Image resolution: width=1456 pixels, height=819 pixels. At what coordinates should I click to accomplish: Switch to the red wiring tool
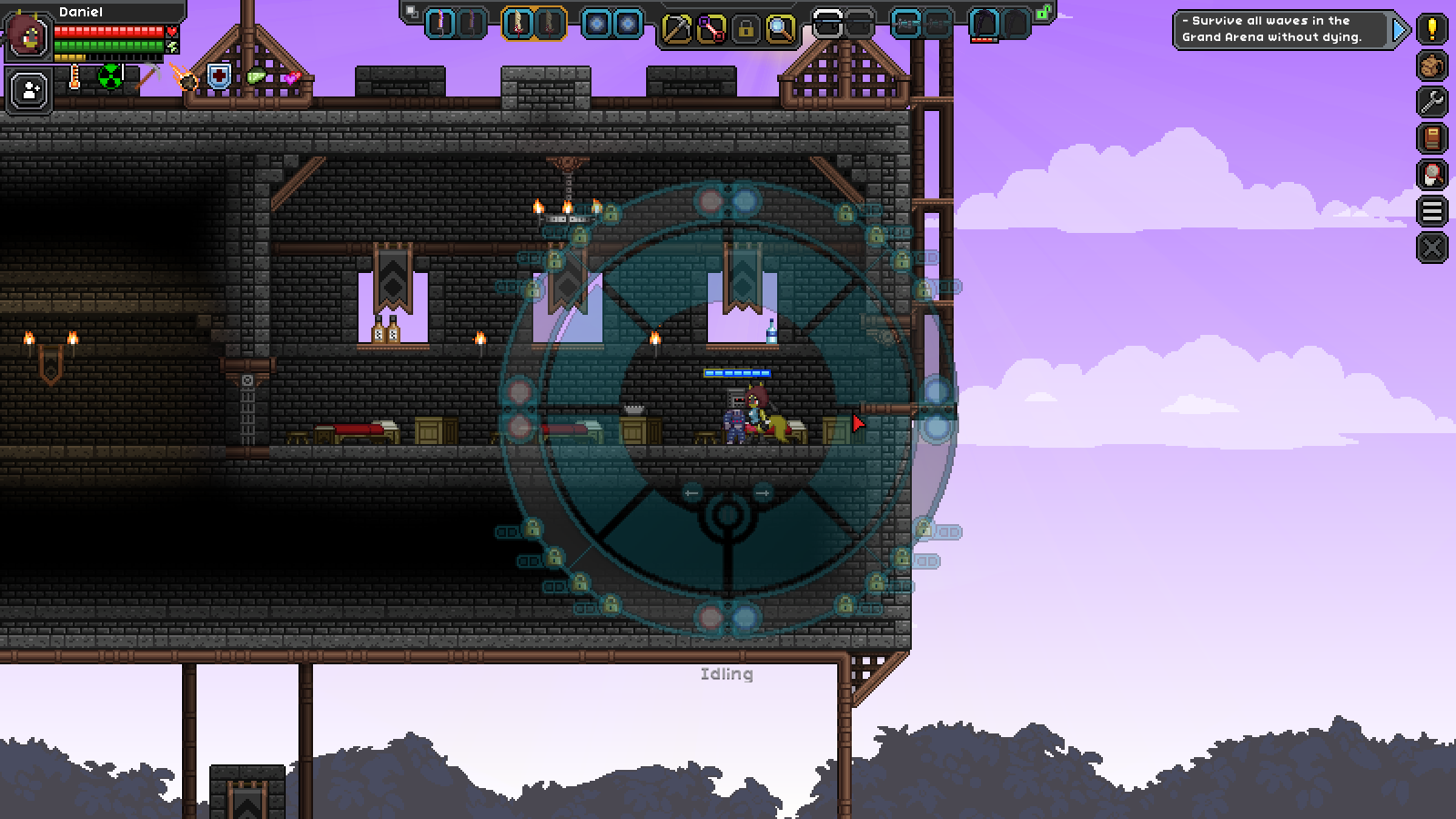[711, 28]
